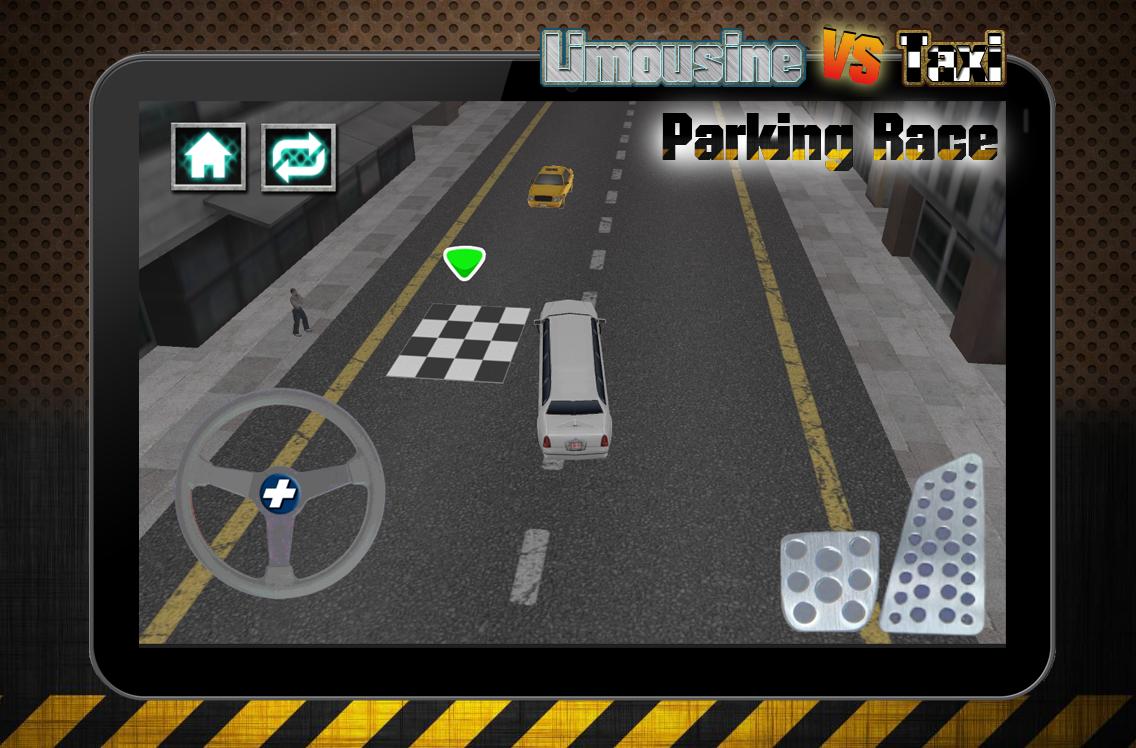The width and height of the screenshot is (1136, 748).
Task: Tap the home icon button
Action: pyautogui.click(x=208, y=156)
